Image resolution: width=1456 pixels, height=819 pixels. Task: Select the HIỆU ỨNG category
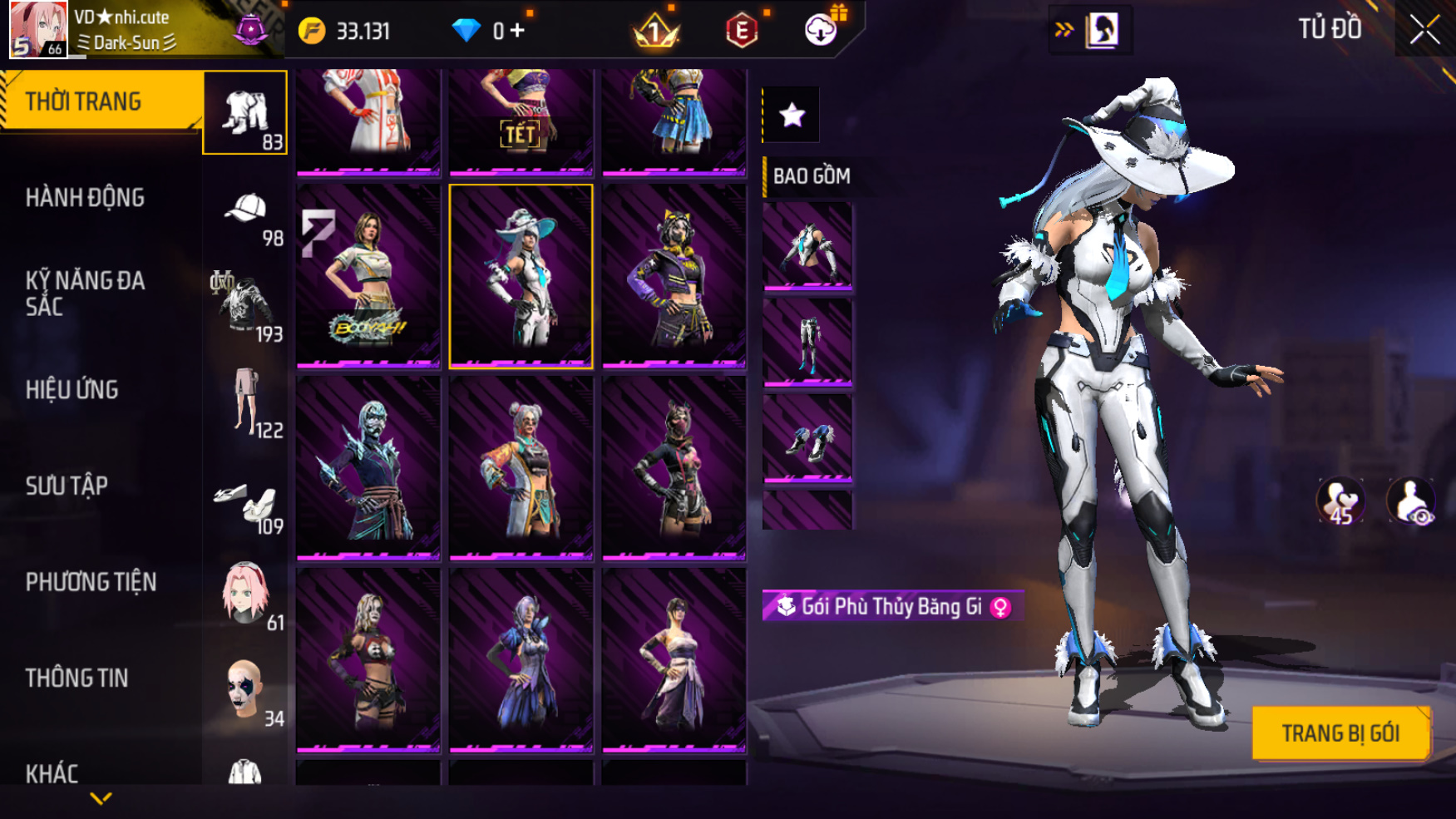[x=72, y=390]
